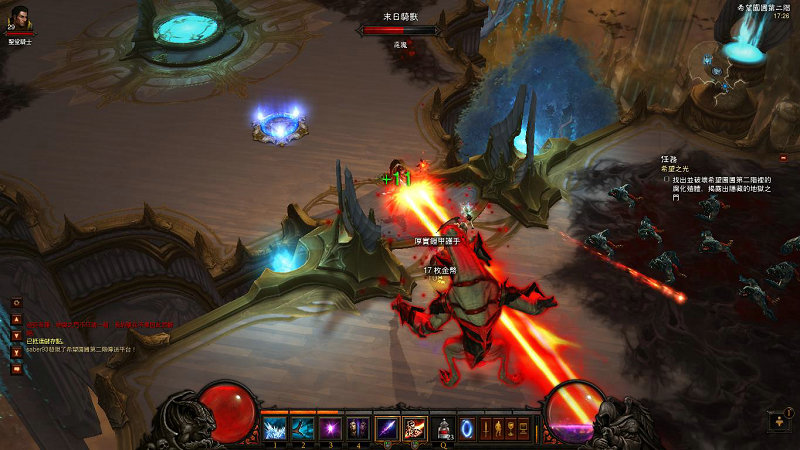Open the character inventory button
Viewport: 800px width, 450px height.
click(501, 429)
